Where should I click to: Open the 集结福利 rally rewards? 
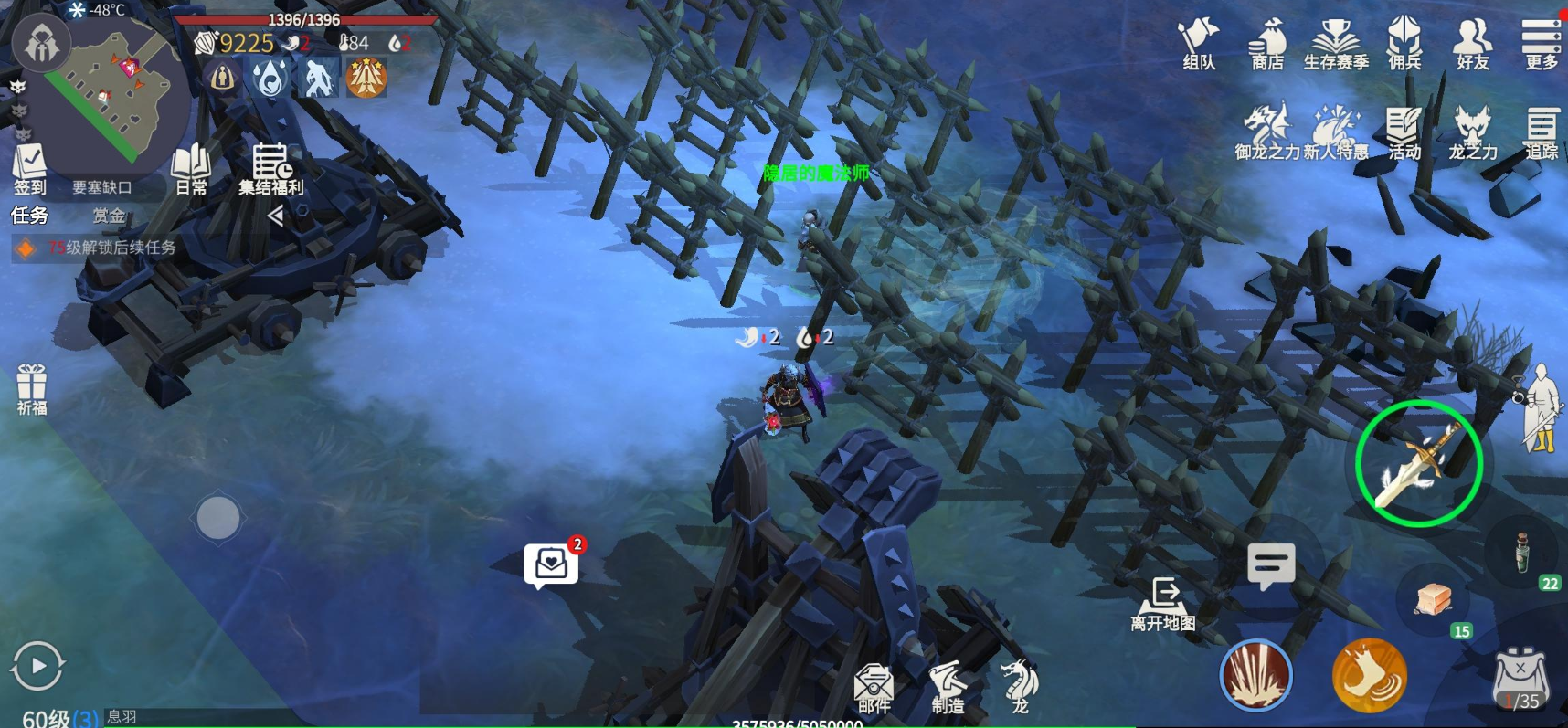tap(270, 170)
